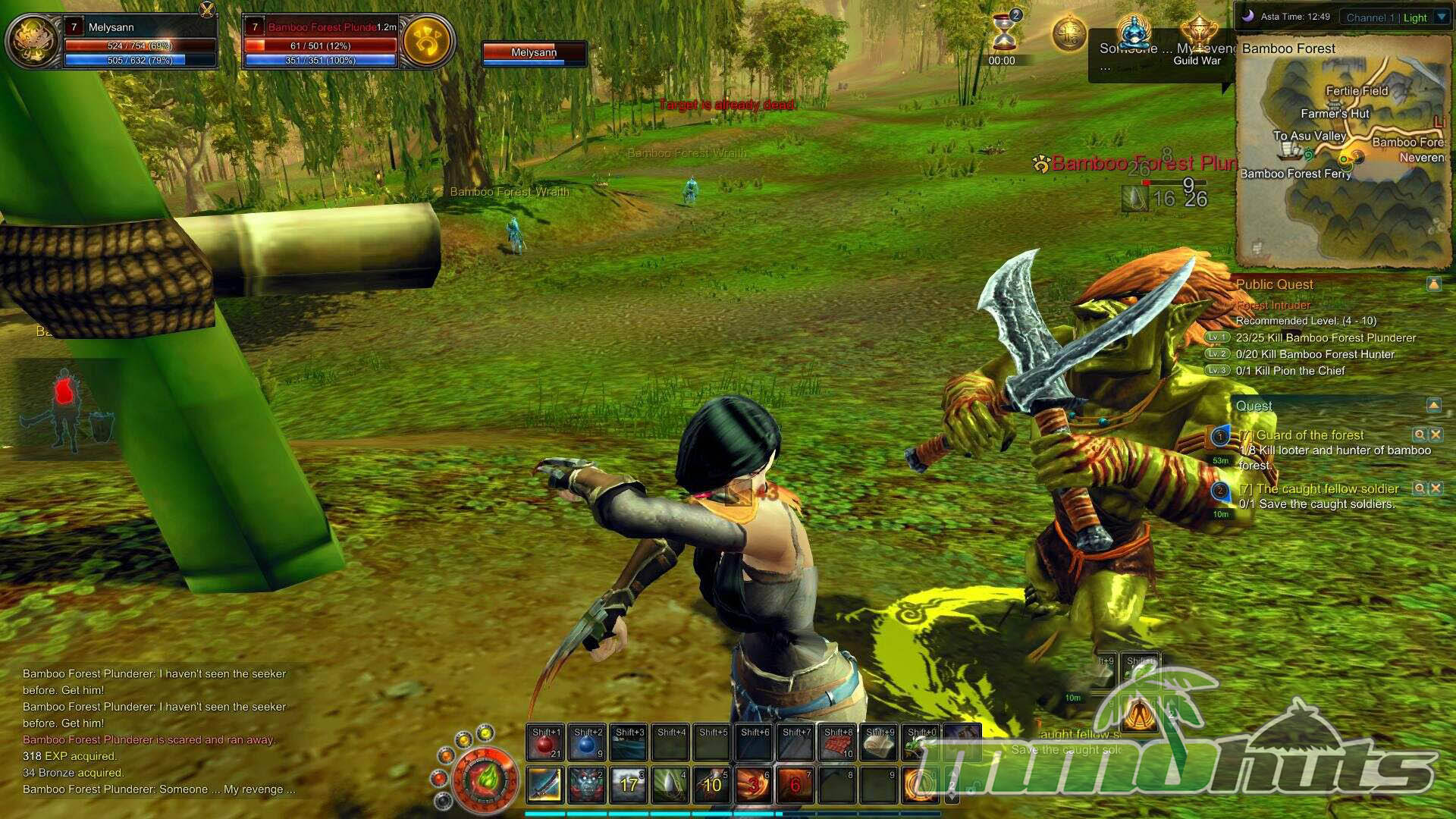Open the Guild War trophy icon

(x=1198, y=34)
